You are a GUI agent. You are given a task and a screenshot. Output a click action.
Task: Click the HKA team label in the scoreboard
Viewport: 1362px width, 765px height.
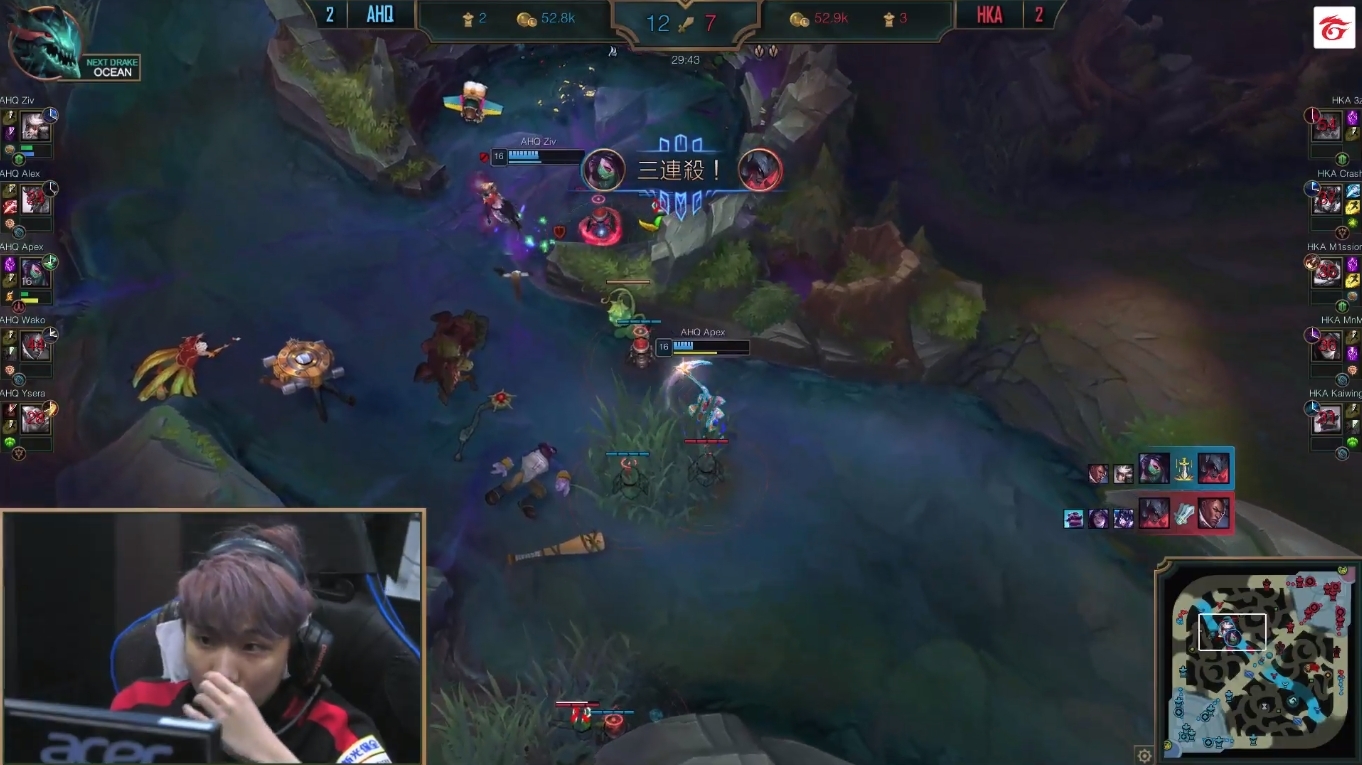coord(988,14)
